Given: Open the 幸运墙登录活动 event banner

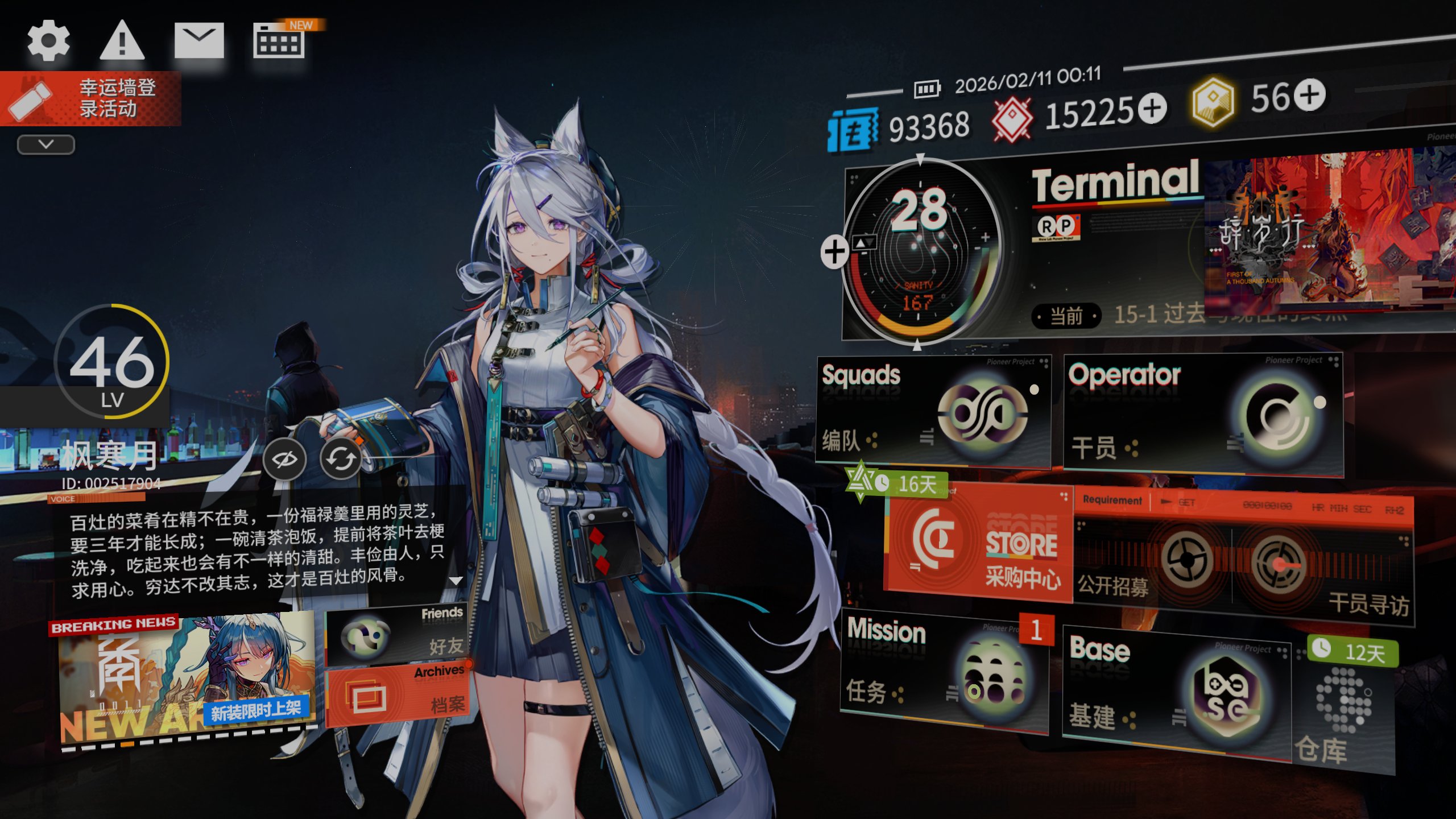Looking at the screenshot, I should tap(91, 98).
